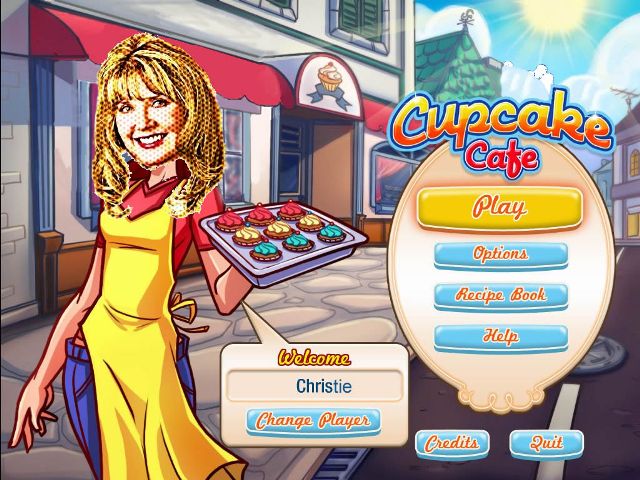Start the game with the Play button

click(x=499, y=208)
